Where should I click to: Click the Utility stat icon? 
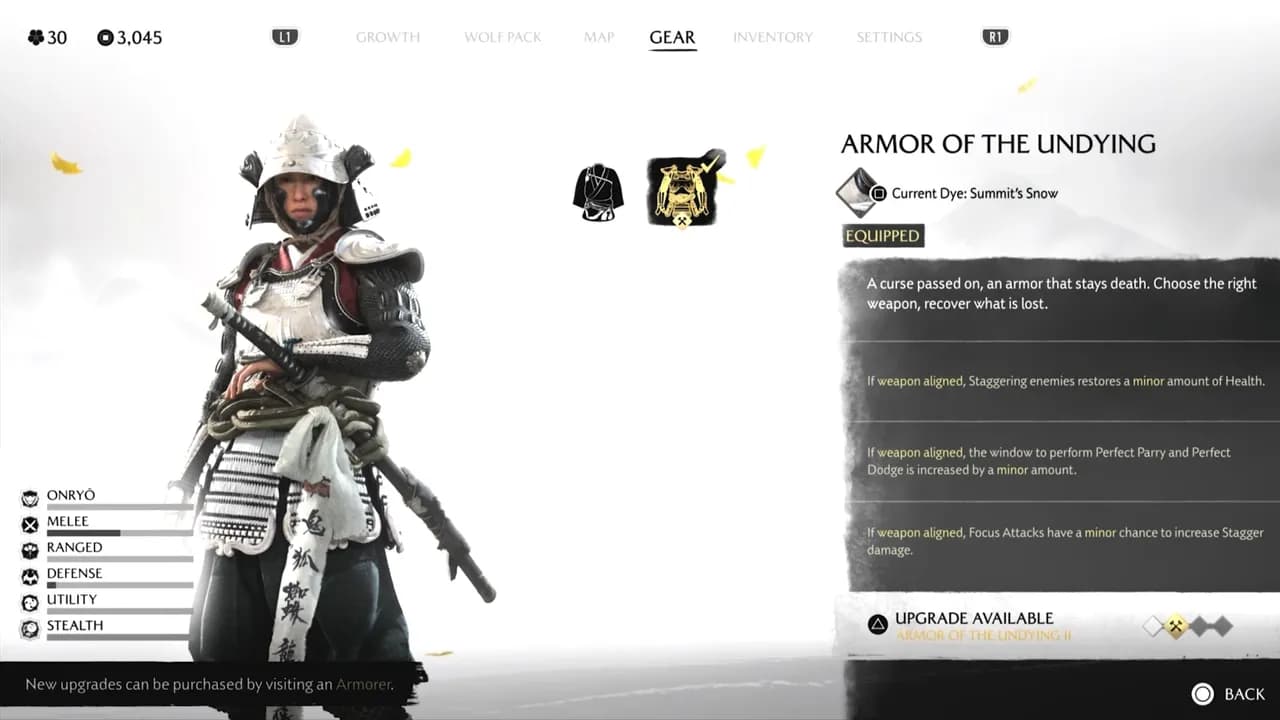pyautogui.click(x=28, y=599)
